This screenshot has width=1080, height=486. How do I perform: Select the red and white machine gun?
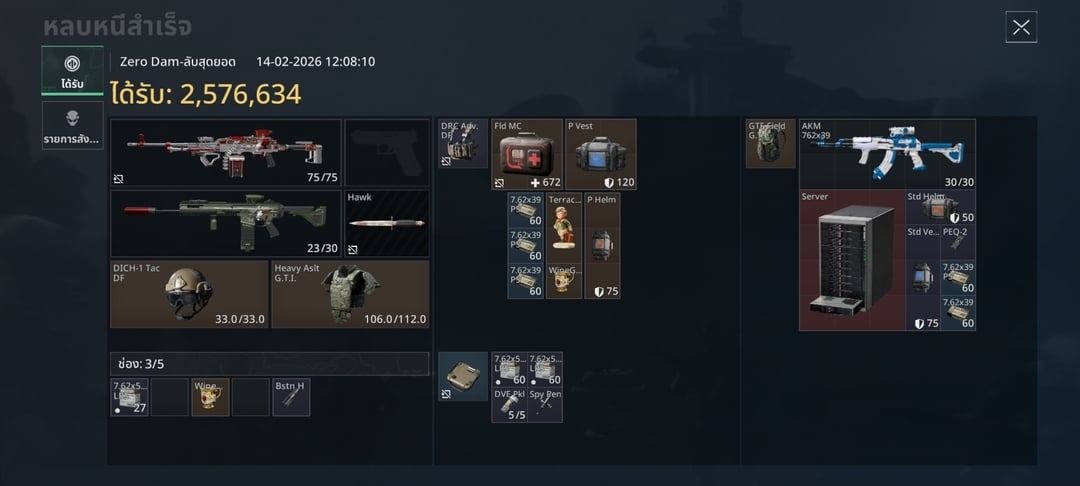tap(226, 153)
